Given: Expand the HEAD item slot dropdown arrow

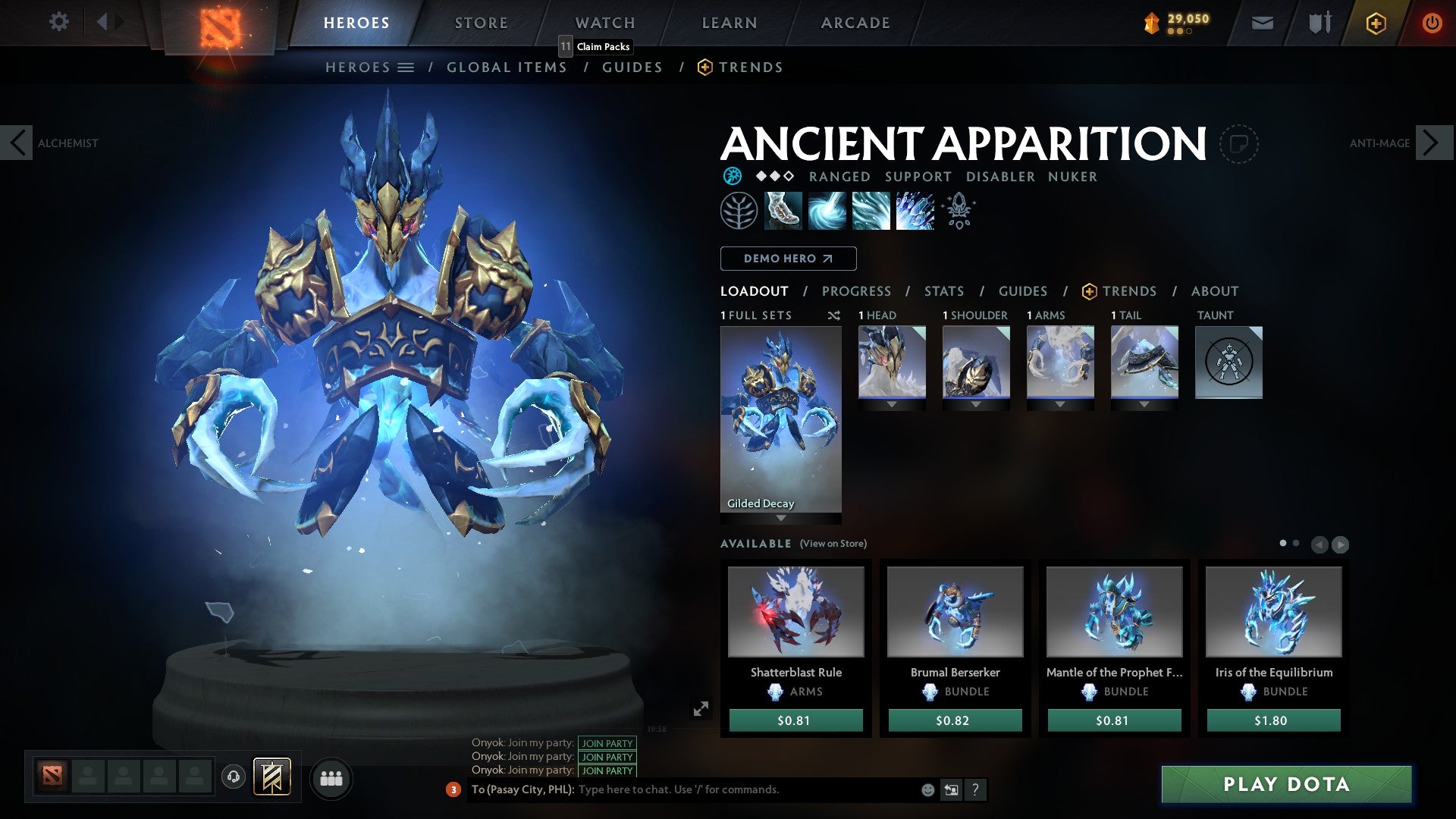Looking at the screenshot, I should [892, 405].
